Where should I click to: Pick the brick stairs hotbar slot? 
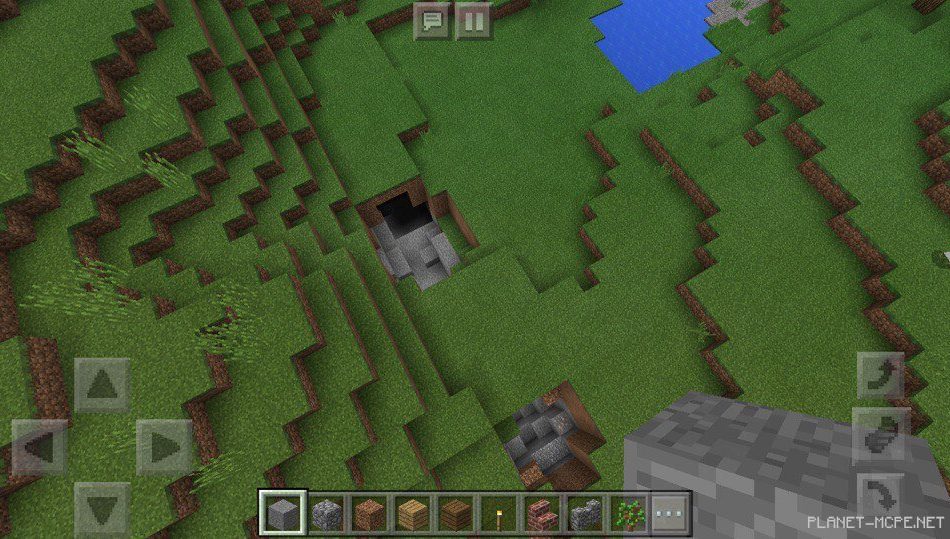[541, 514]
